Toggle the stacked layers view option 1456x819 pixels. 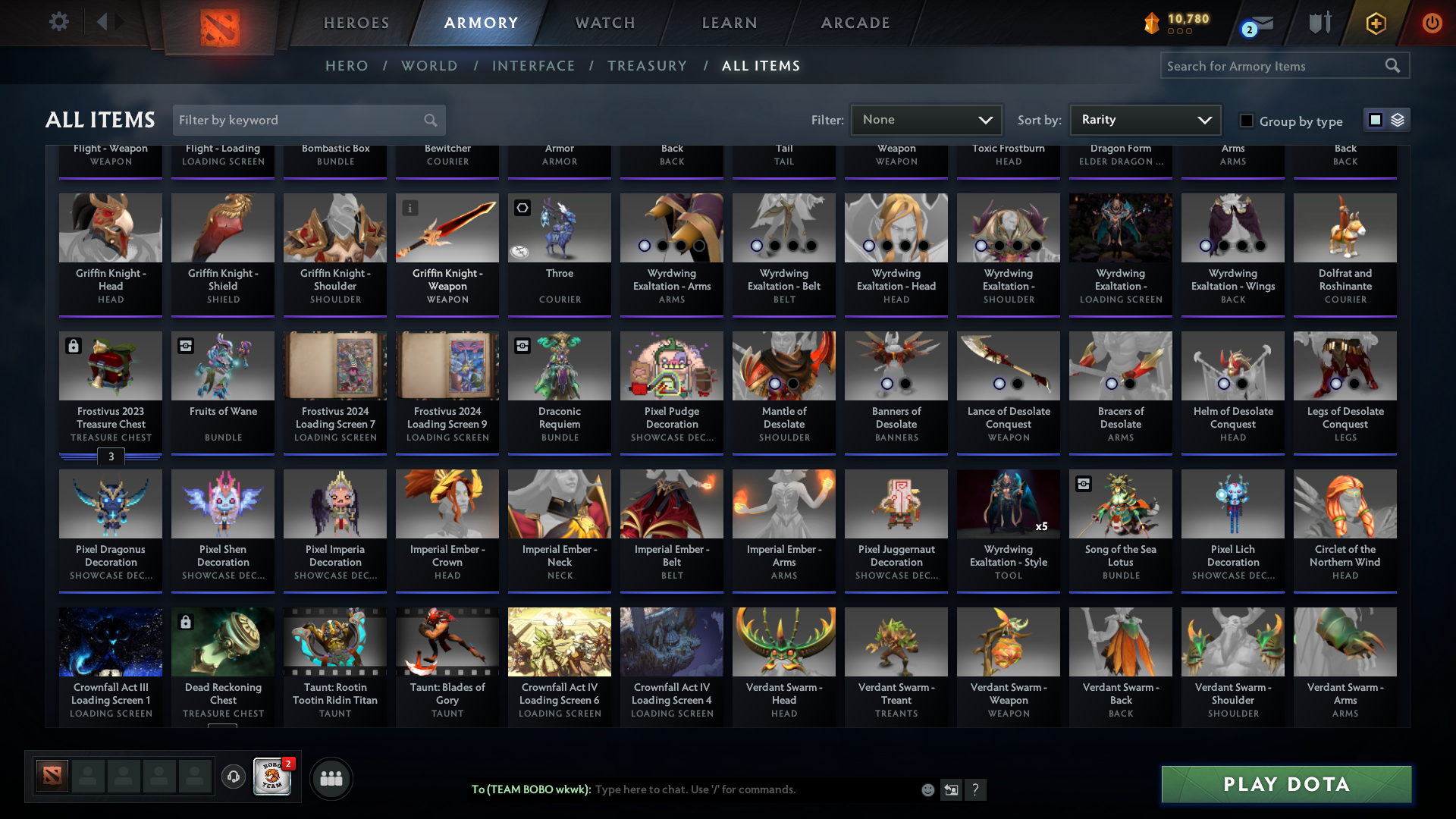1398,119
